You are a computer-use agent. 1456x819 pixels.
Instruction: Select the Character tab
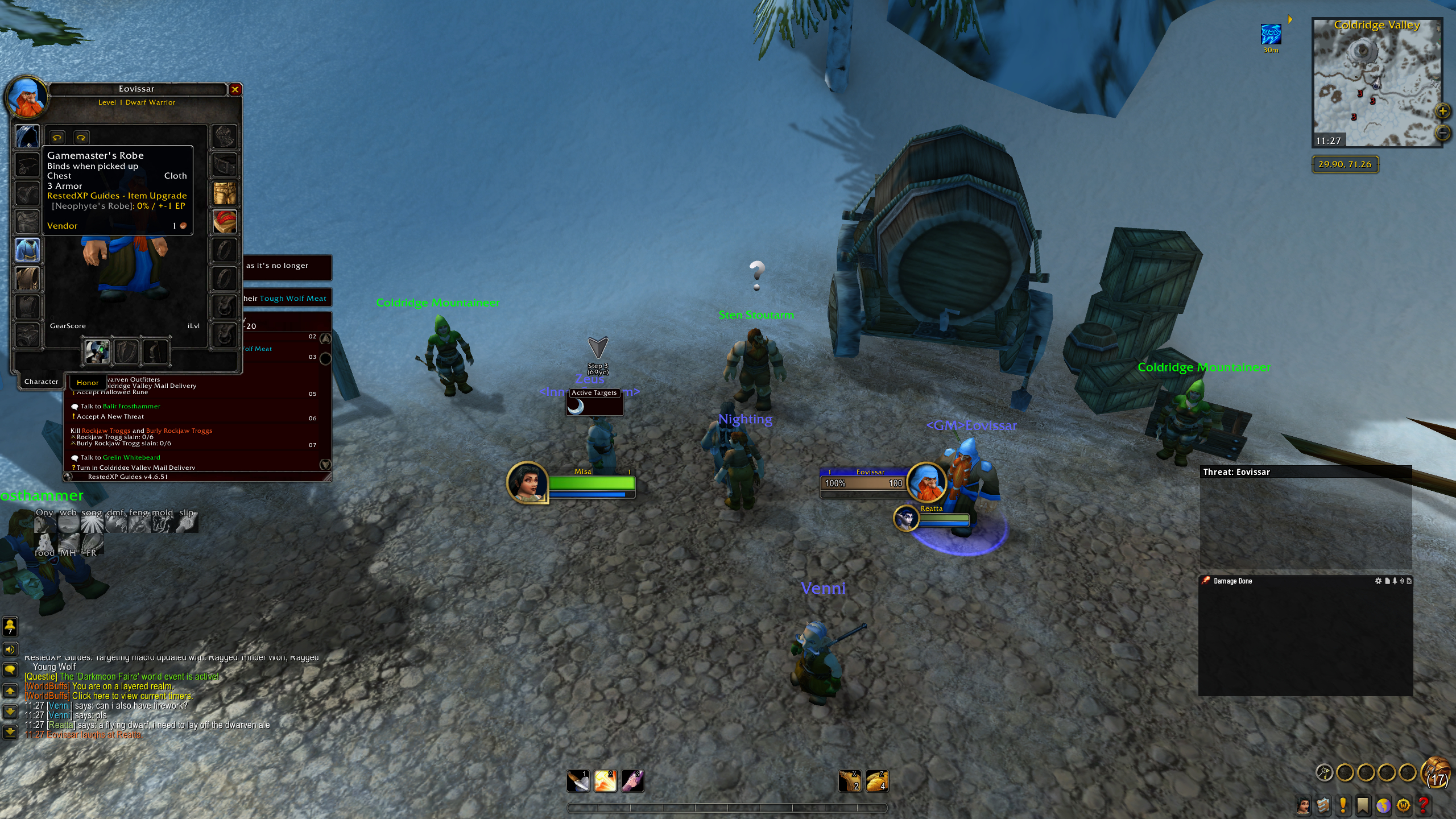coord(41,382)
